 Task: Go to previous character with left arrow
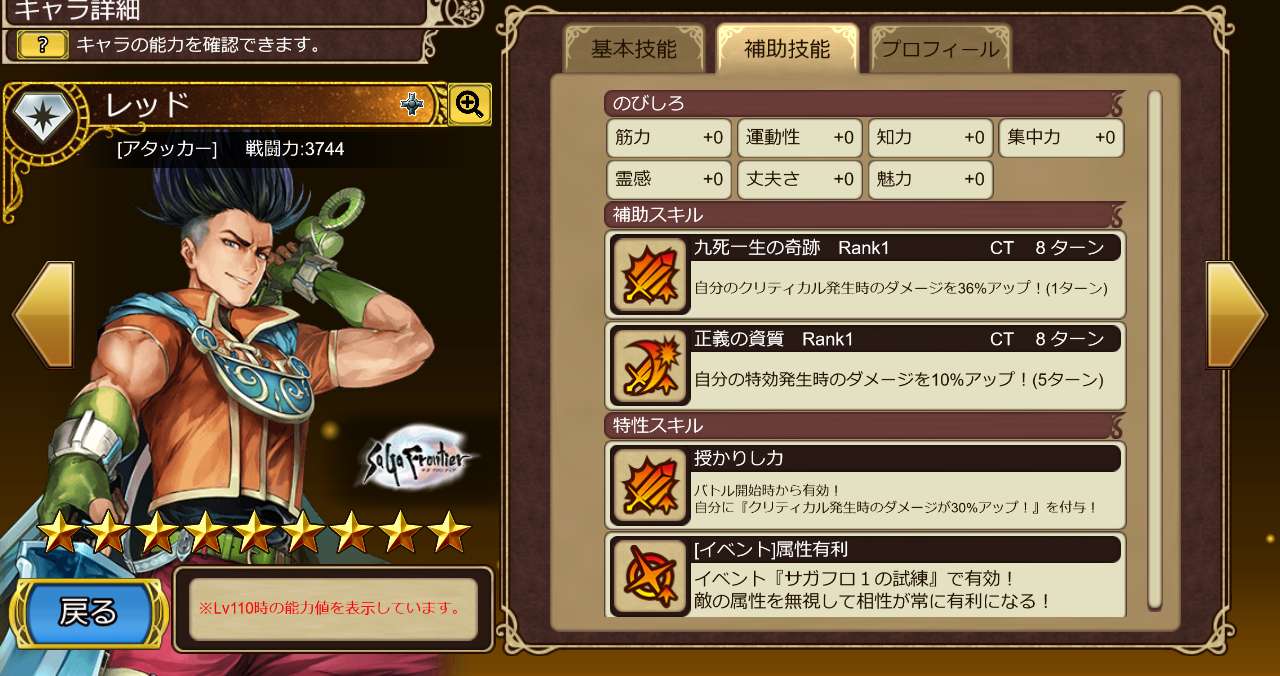pos(44,314)
